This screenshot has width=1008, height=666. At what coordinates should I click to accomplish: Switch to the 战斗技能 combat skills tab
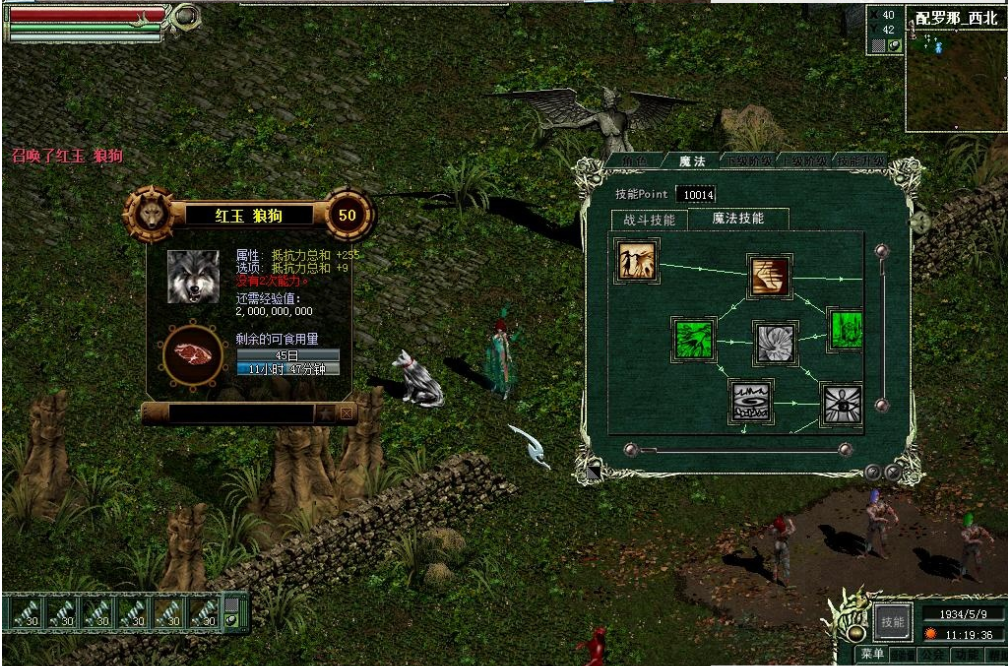pyautogui.click(x=649, y=220)
